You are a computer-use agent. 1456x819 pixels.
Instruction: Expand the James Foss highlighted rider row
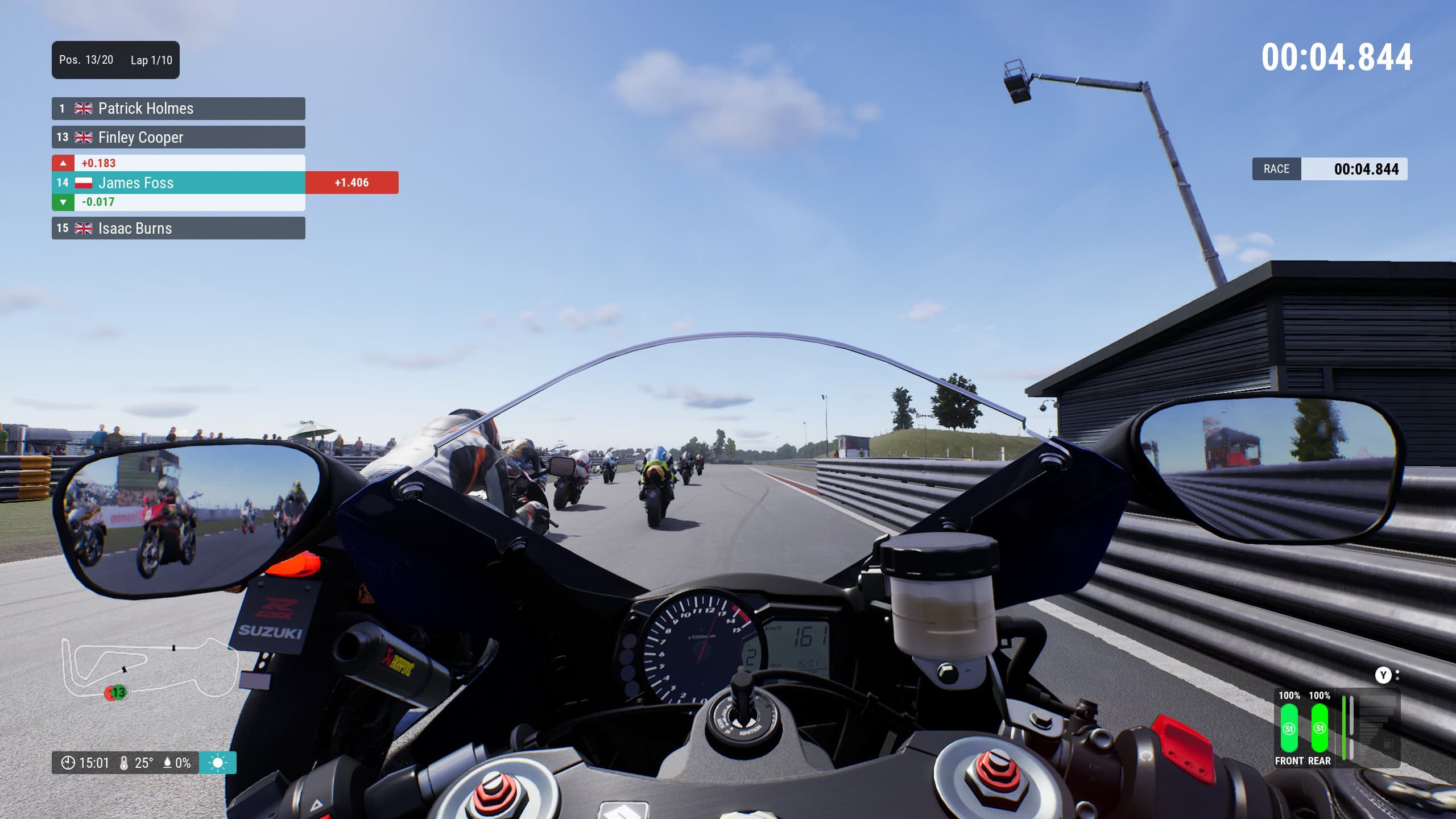171,183
